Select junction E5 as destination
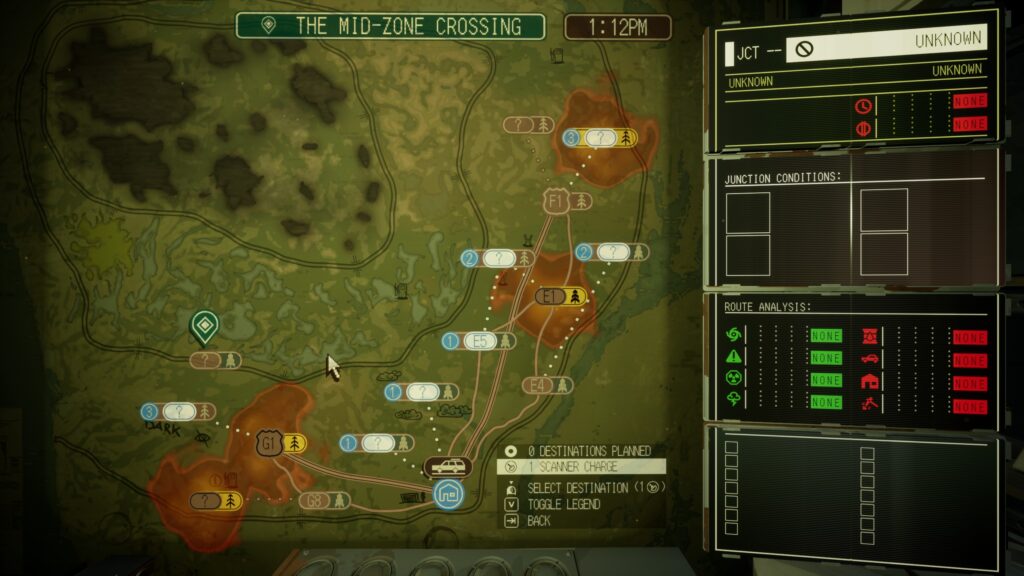The image size is (1024, 576). tap(480, 341)
